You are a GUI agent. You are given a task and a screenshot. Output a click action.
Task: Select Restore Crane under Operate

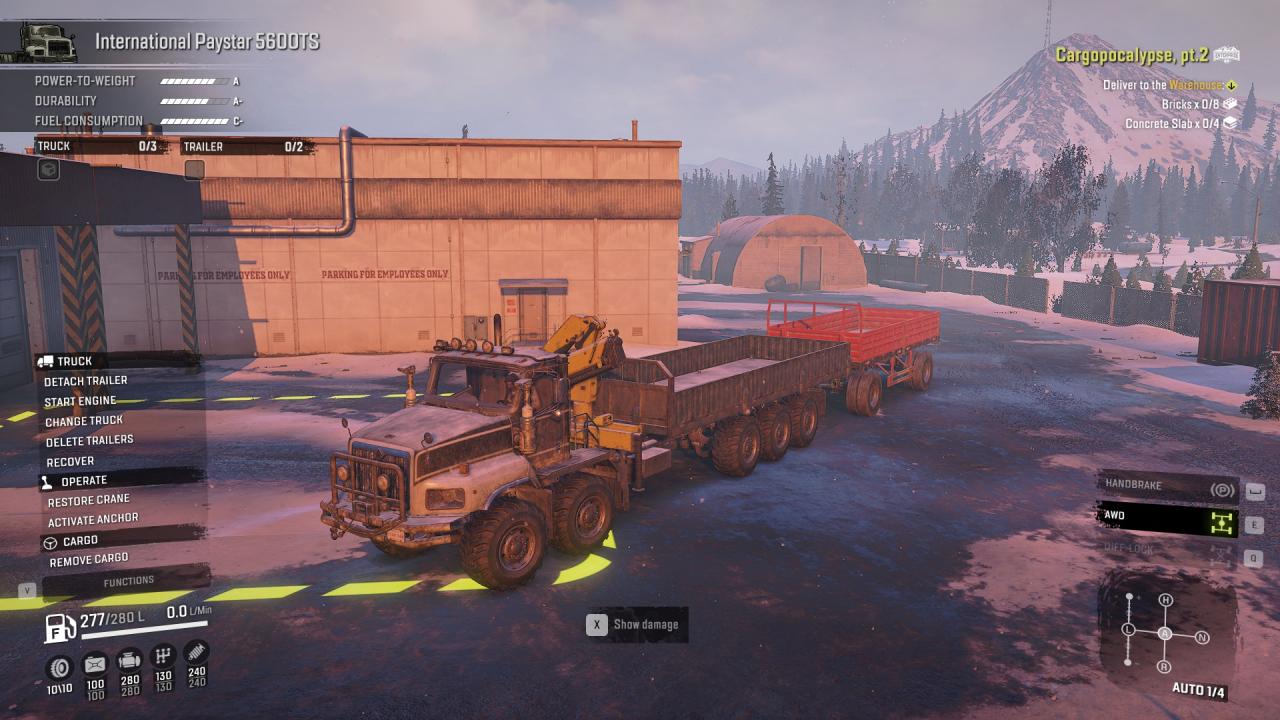tap(88, 500)
